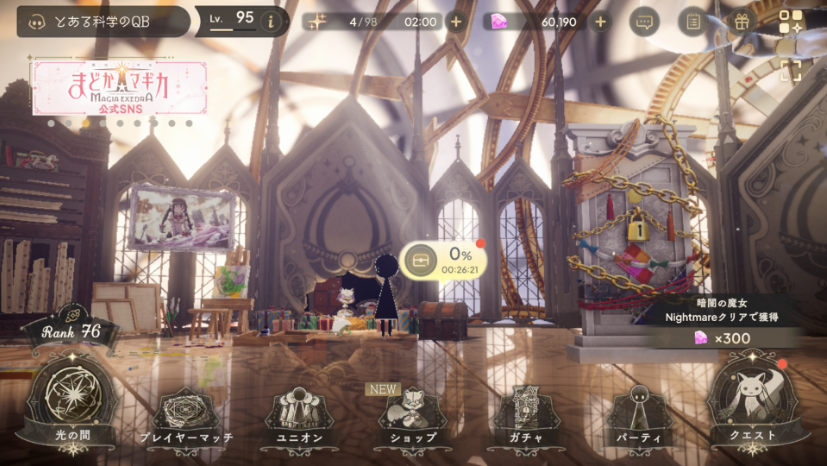
Task: Open the gift box present icon
Action: (x=741, y=21)
